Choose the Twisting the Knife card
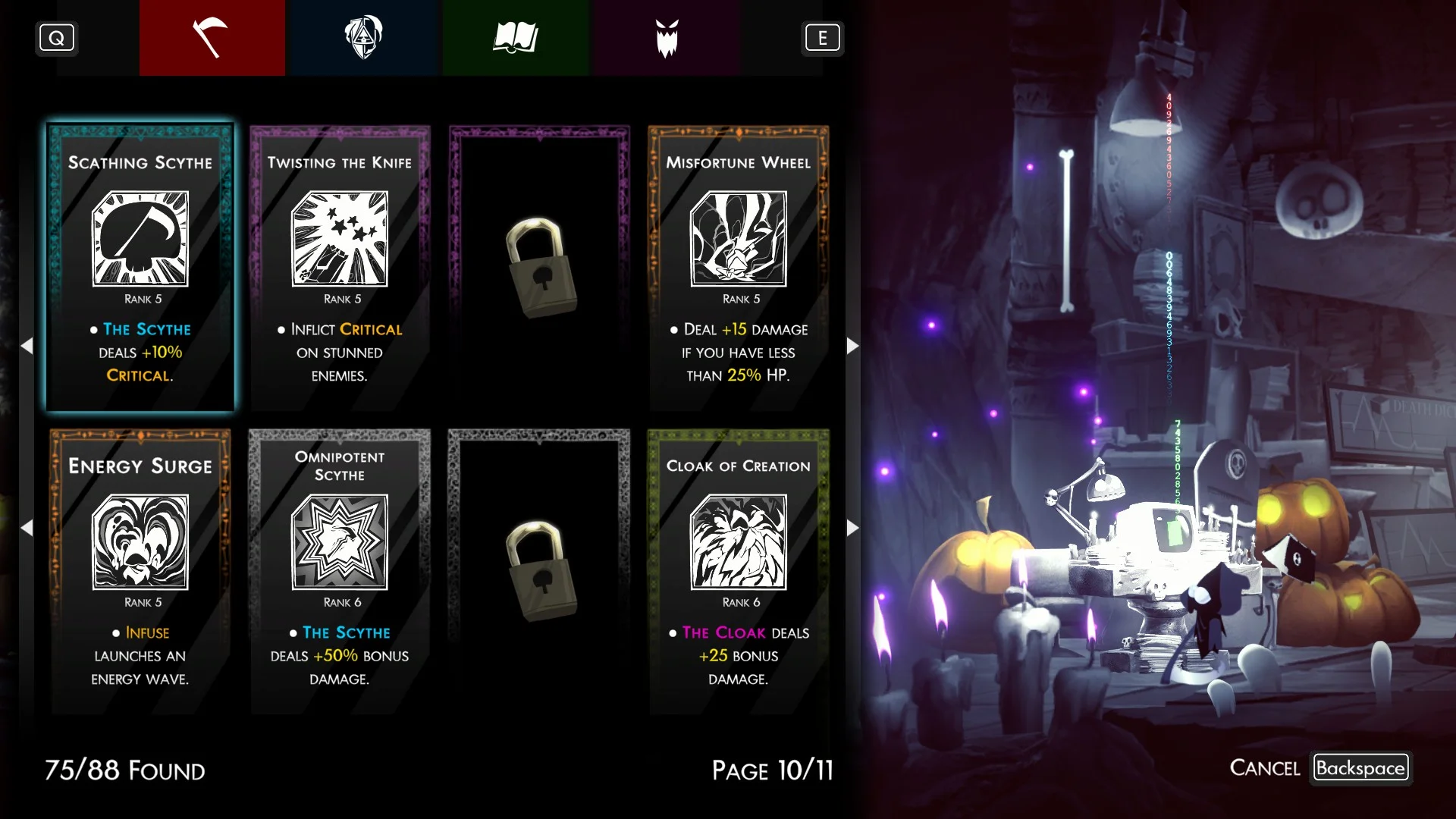This screenshot has width=1456, height=819. [340, 268]
